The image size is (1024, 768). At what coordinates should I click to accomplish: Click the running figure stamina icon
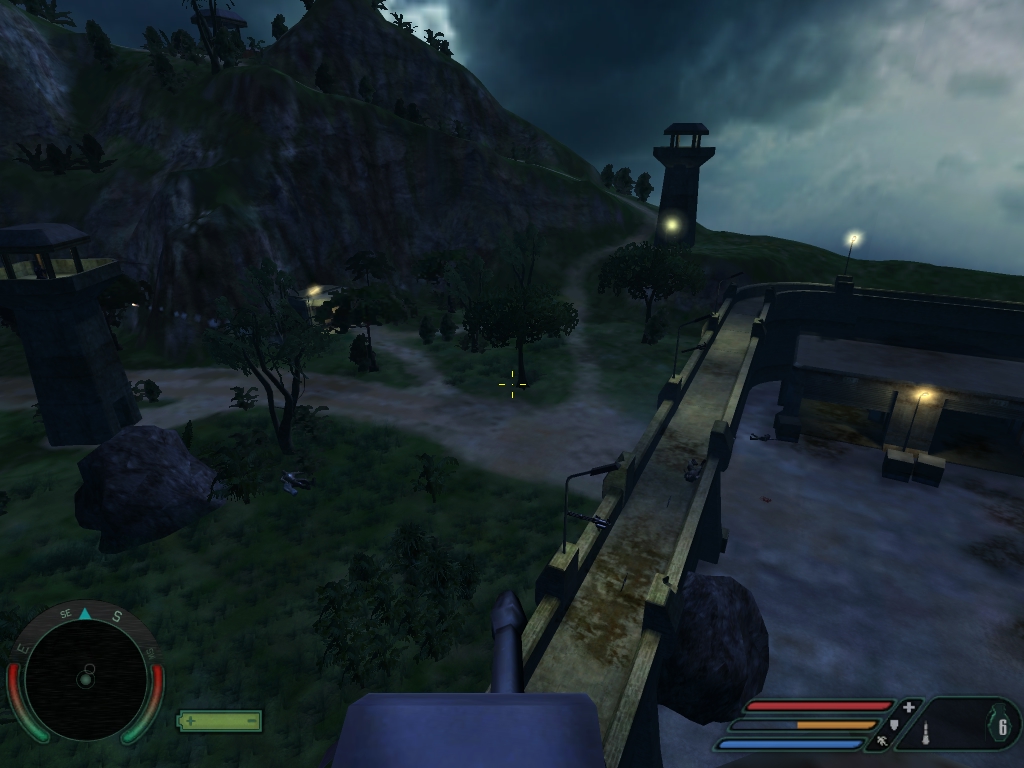coord(882,742)
